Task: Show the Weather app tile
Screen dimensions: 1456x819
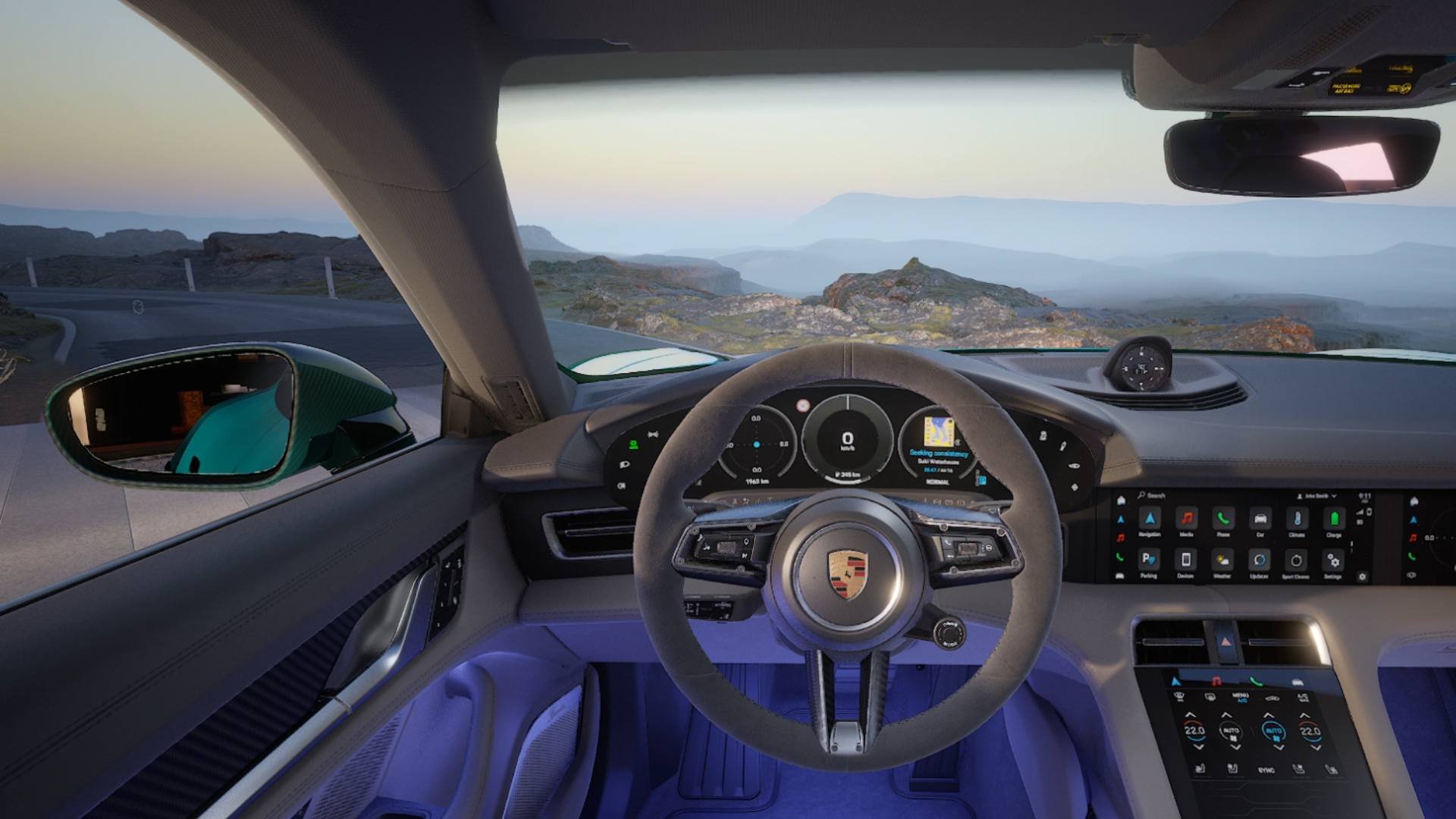Action: tap(1222, 560)
